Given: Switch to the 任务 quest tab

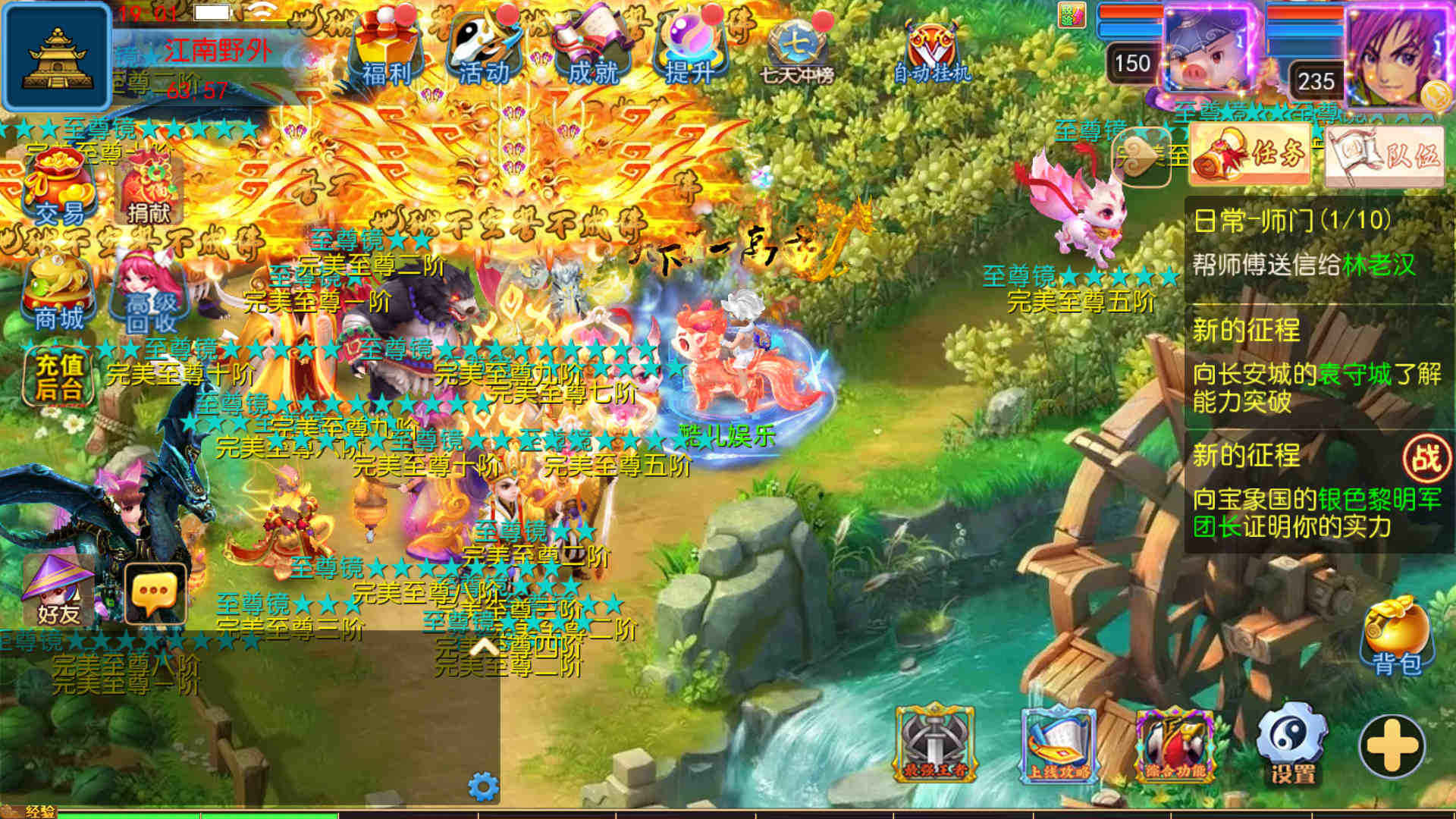Looking at the screenshot, I should point(1250,155).
